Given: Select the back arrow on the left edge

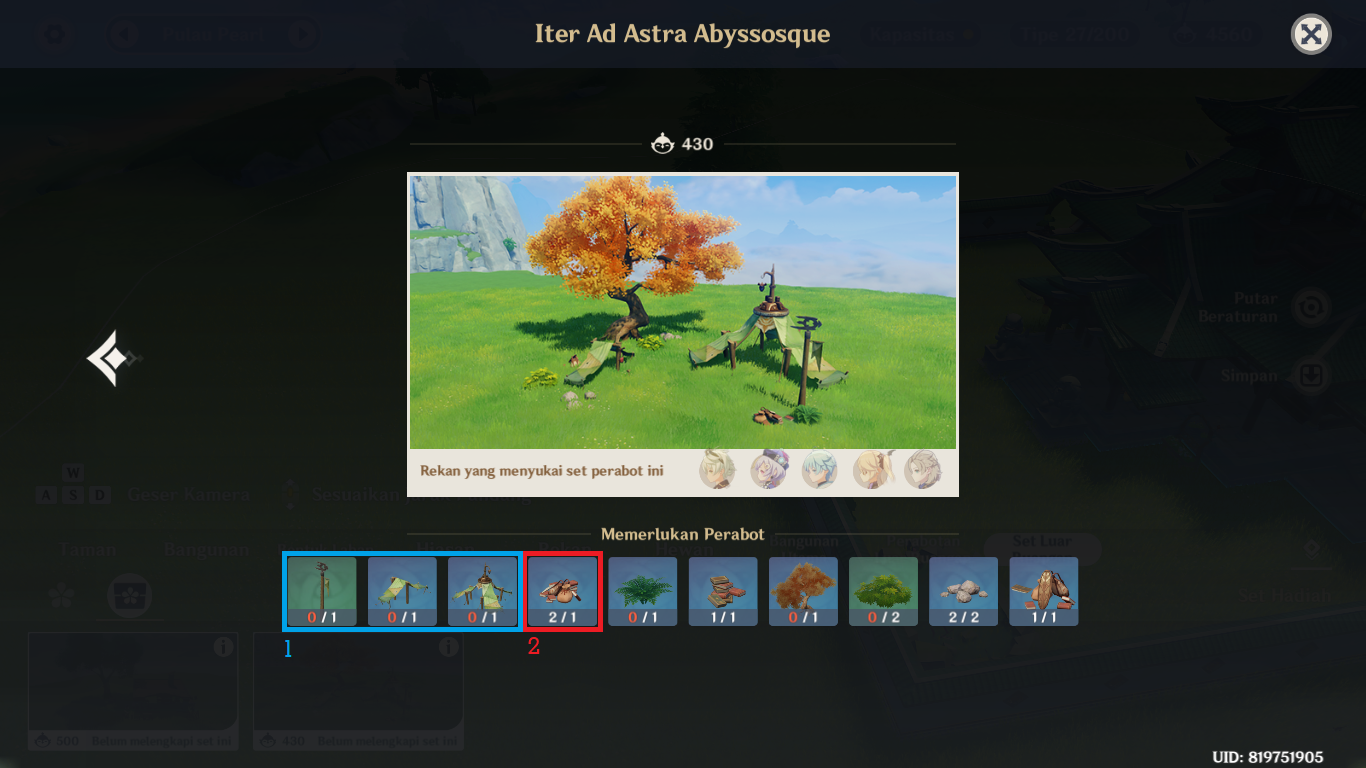Looking at the screenshot, I should [114, 356].
